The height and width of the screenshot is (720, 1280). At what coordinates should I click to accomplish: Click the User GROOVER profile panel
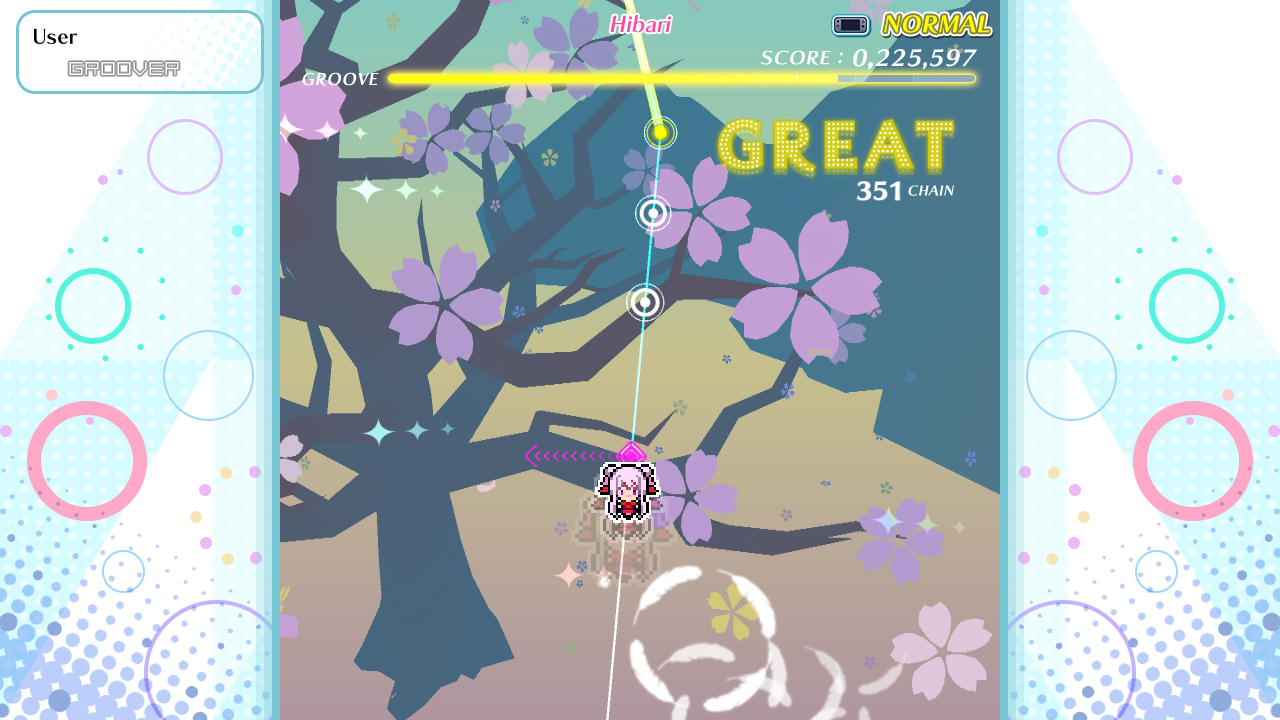pyautogui.click(x=139, y=51)
